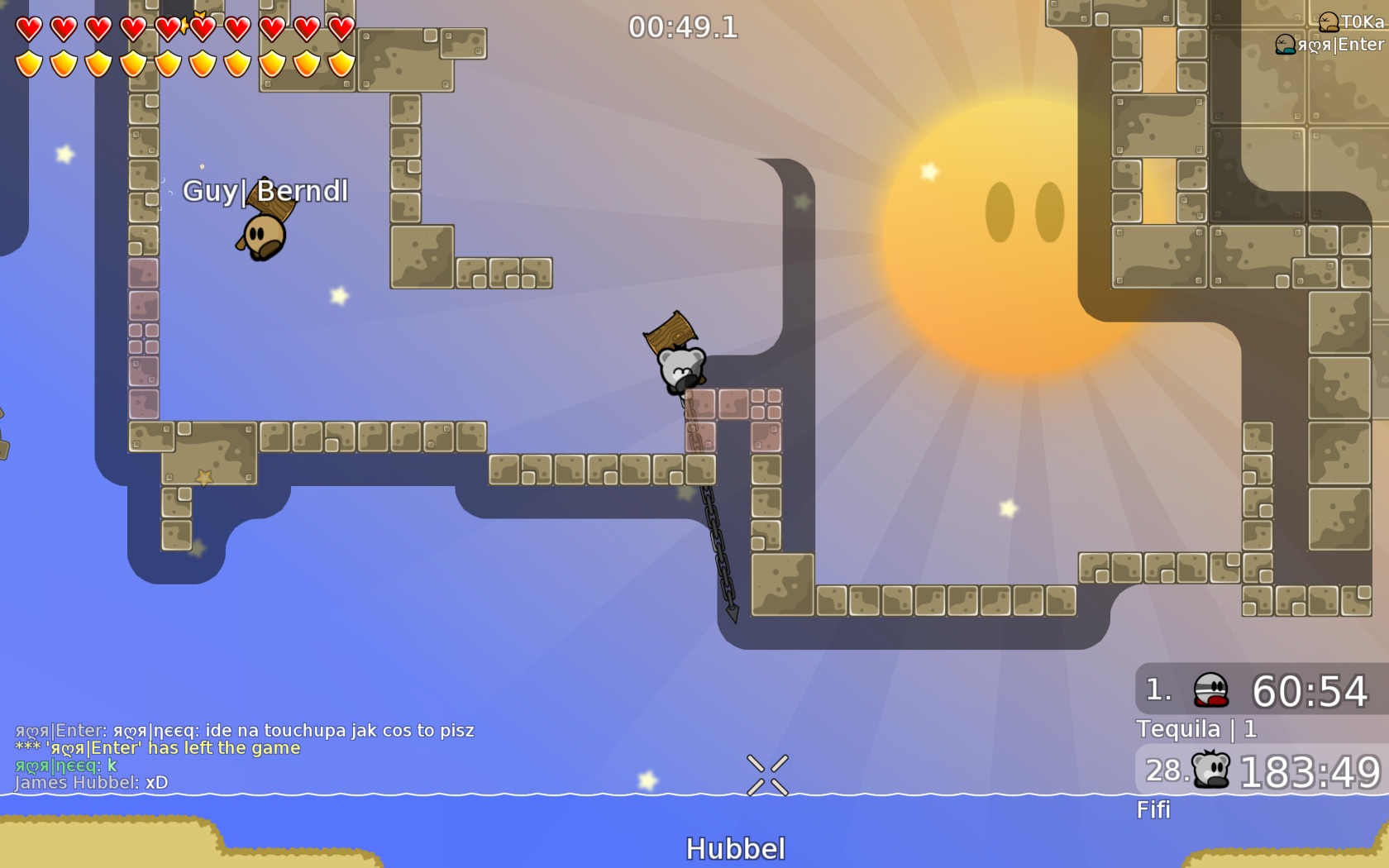
Task: Click the Hubbel map name at the bottom
Action: pos(736,847)
